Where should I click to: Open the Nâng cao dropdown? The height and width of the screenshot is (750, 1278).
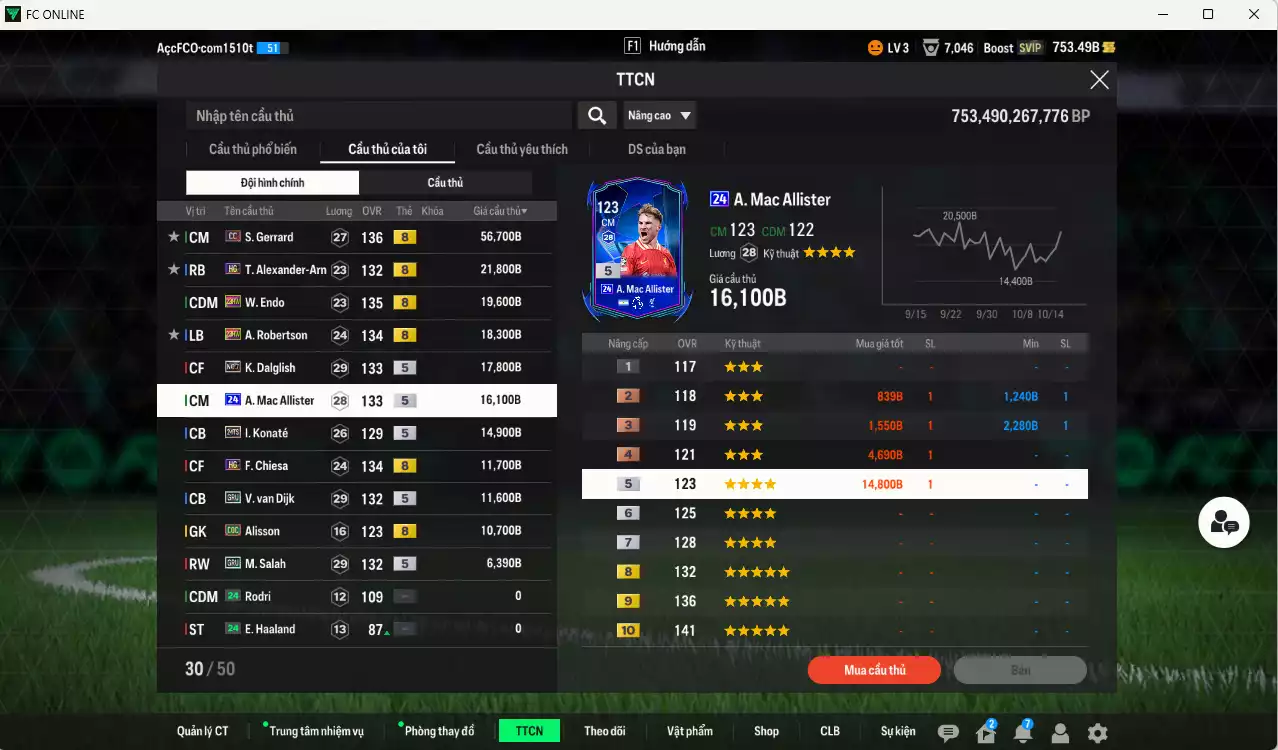[659, 116]
